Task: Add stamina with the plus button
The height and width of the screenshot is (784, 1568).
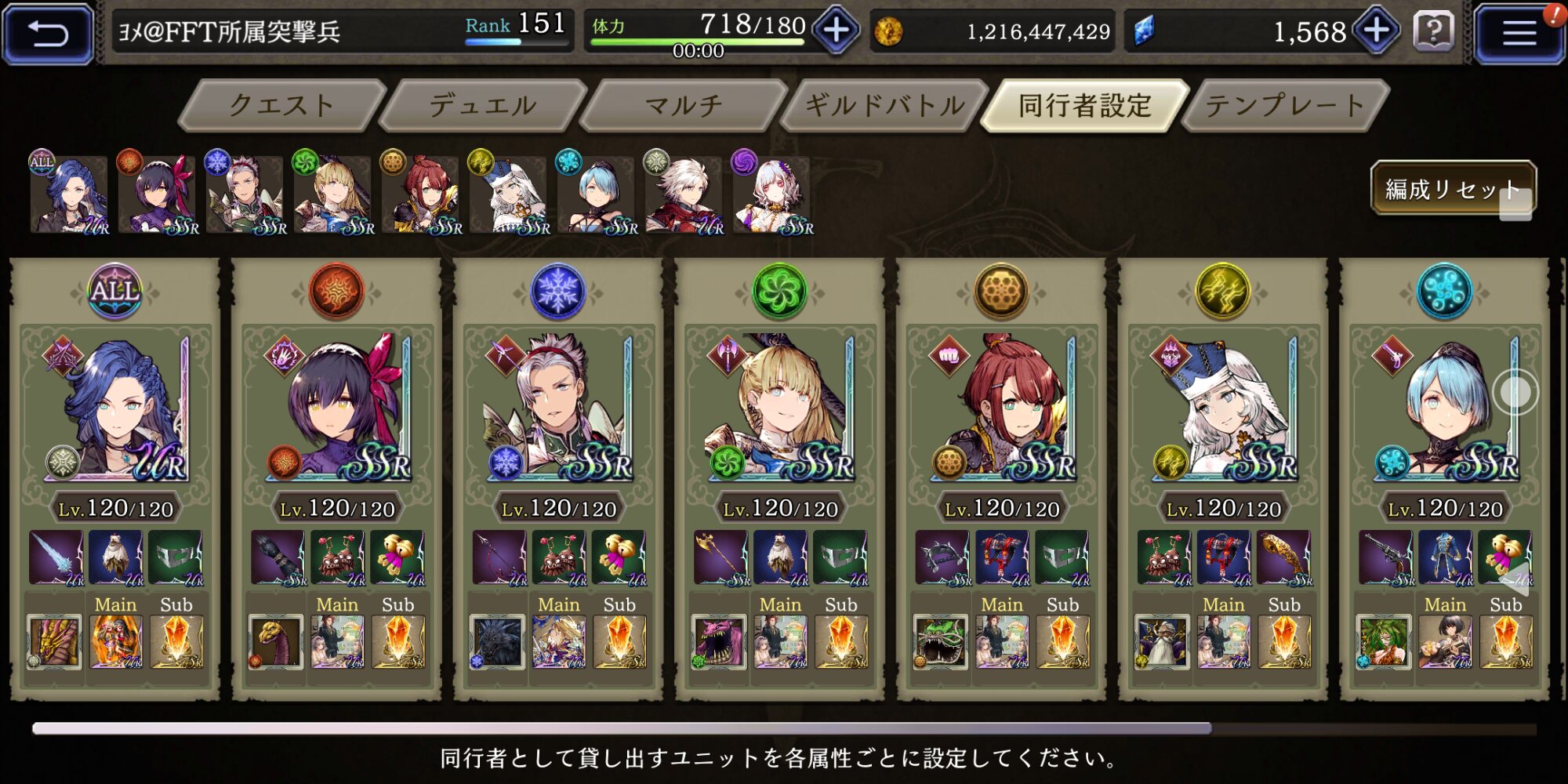Action: click(836, 31)
